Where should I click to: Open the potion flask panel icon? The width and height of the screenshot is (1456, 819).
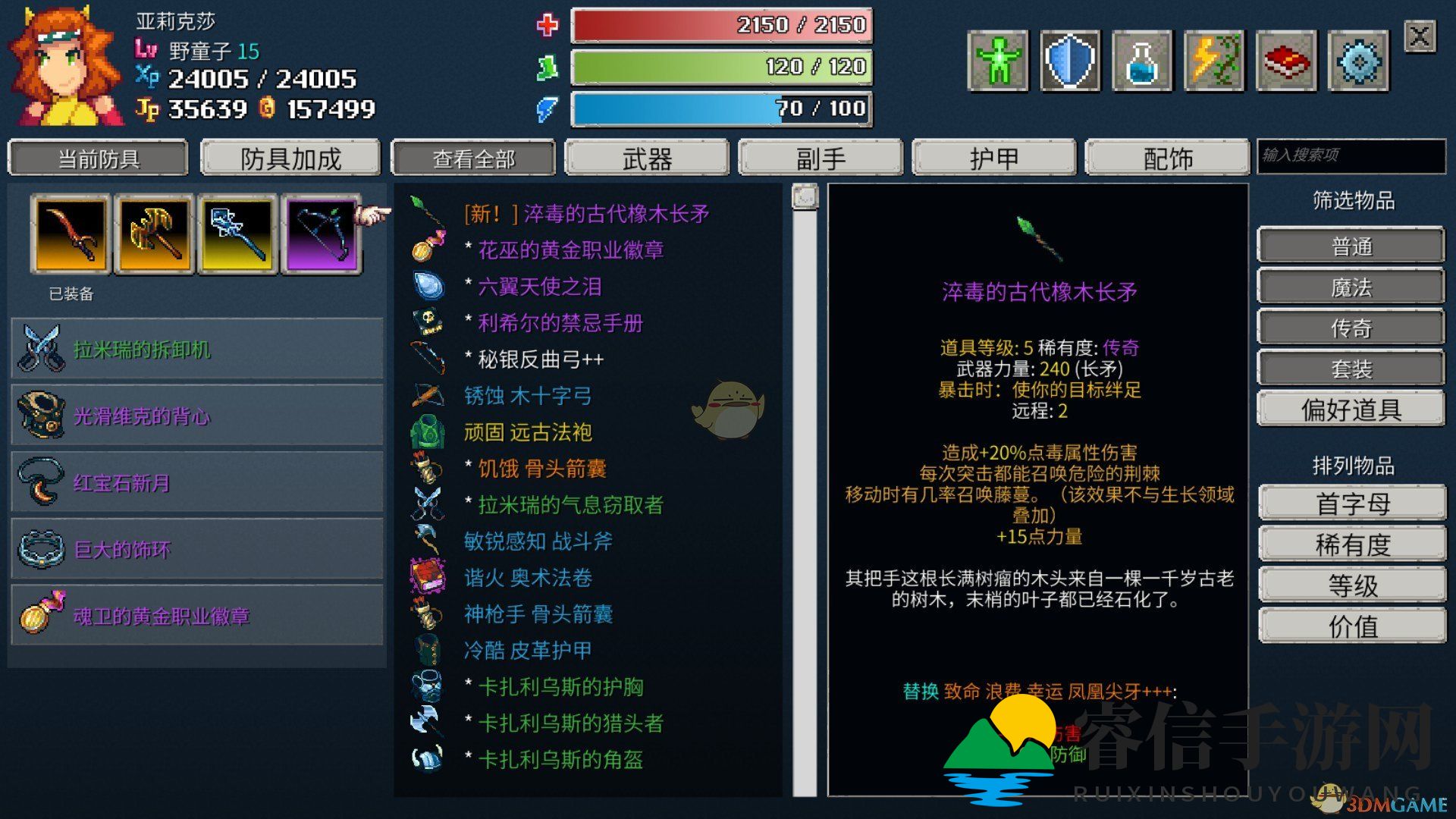(x=1143, y=59)
